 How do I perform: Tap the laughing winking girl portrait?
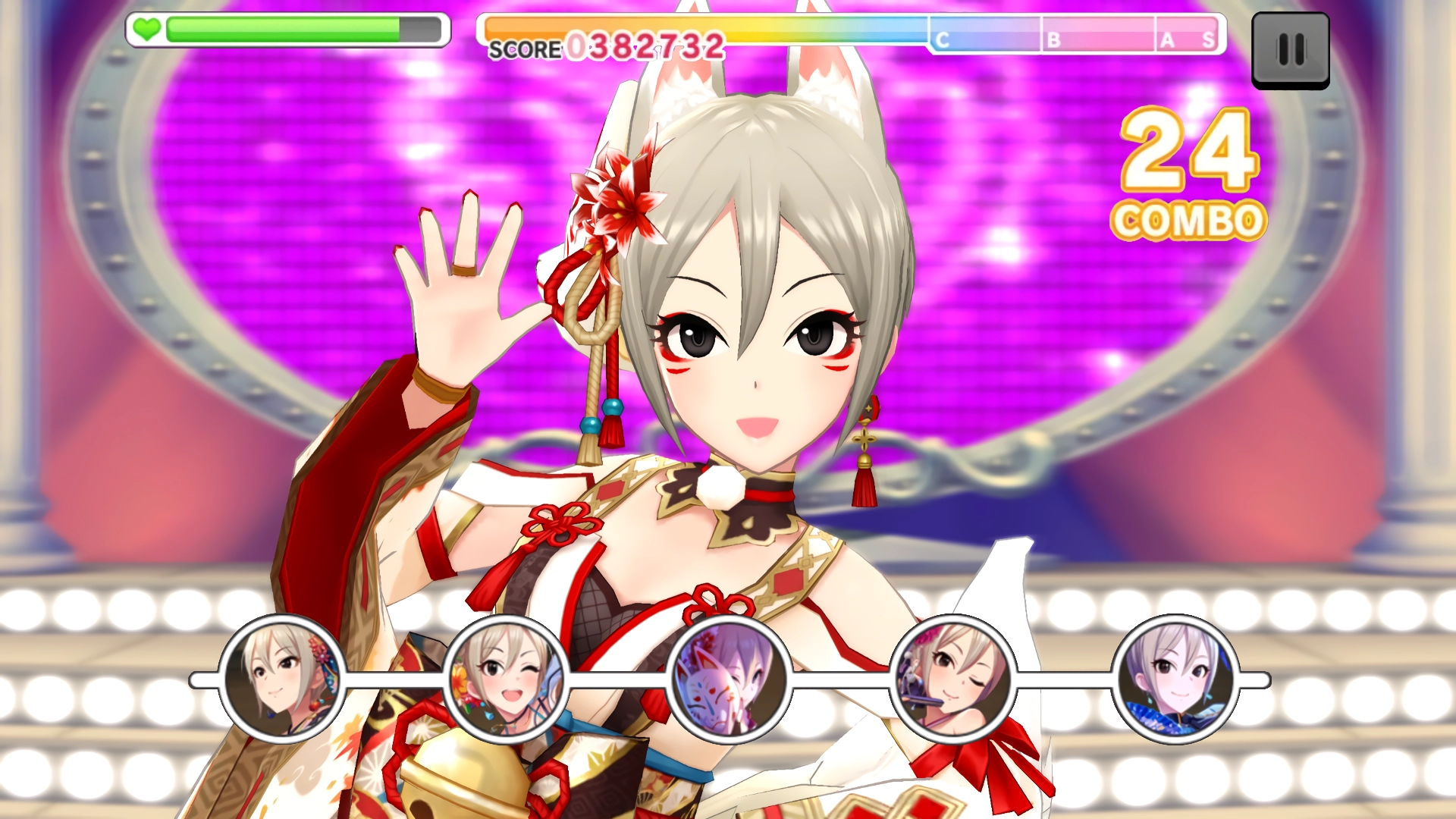click(506, 679)
